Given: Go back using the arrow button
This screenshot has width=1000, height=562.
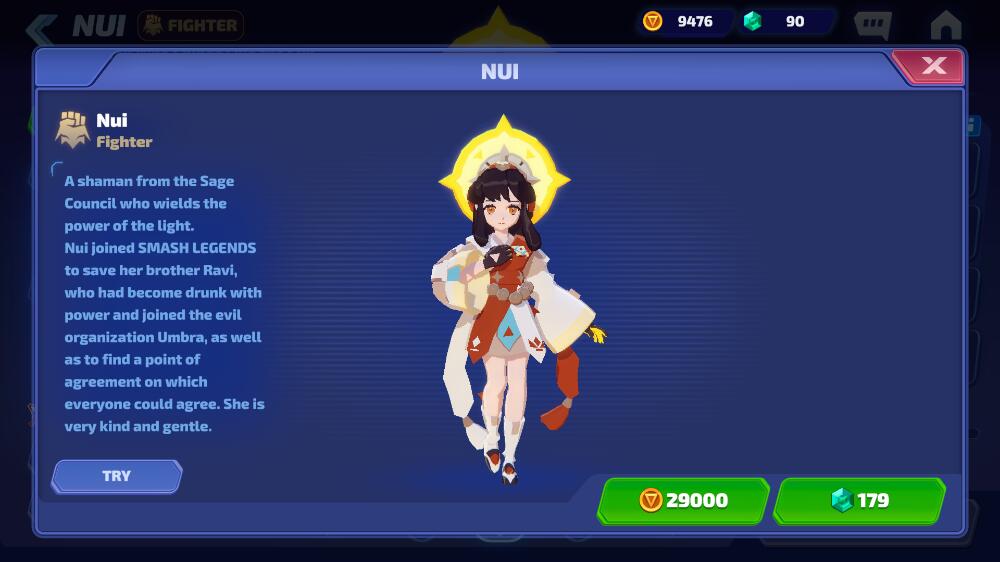Looking at the screenshot, I should click(x=41, y=26).
